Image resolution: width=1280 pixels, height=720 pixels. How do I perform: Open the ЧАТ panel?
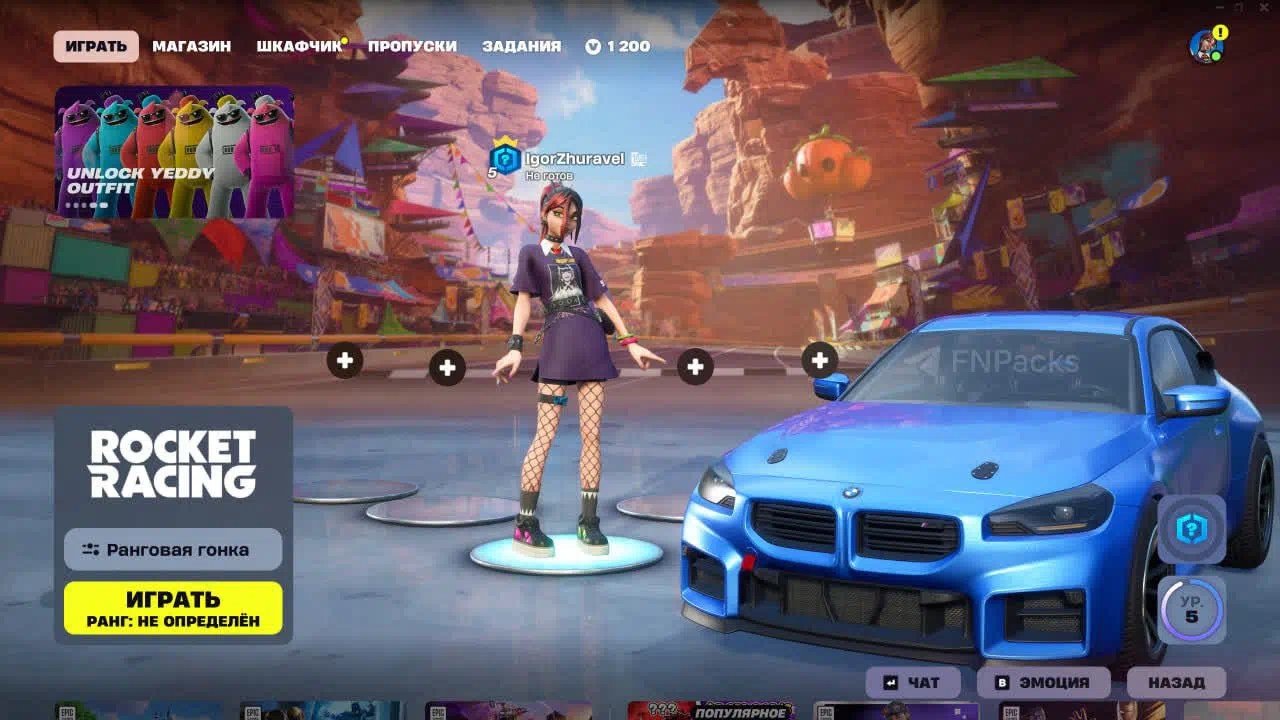click(x=913, y=682)
